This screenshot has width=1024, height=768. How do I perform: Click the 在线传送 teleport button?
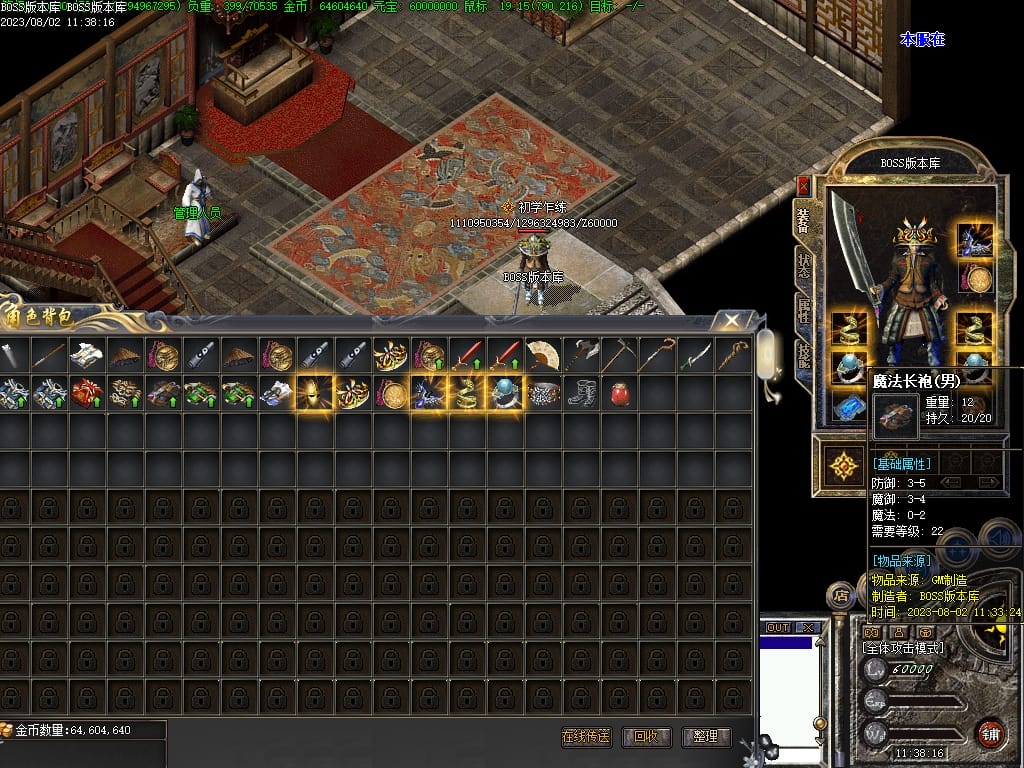coord(586,737)
